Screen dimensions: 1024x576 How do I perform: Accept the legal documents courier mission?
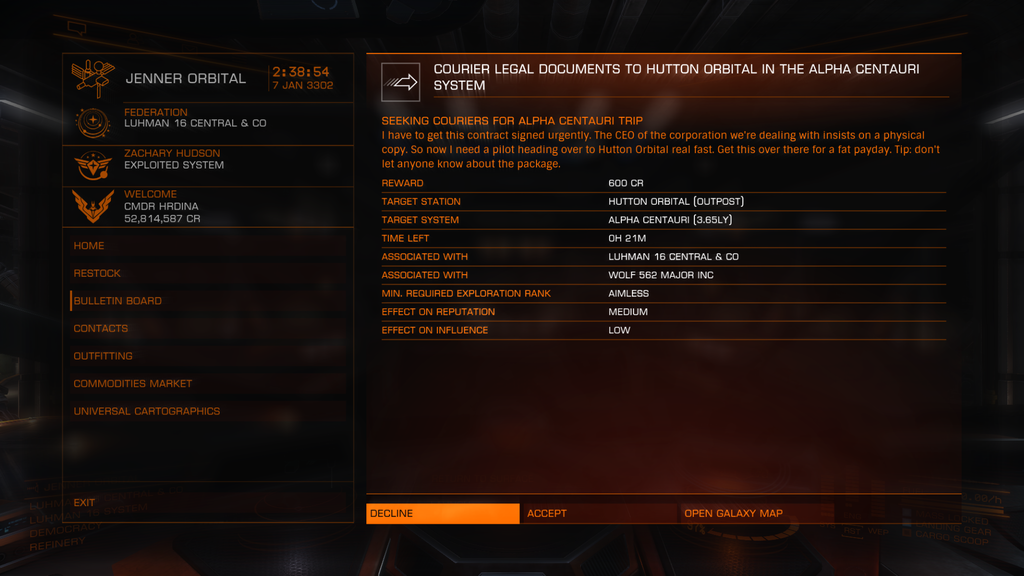pyautogui.click(x=598, y=513)
